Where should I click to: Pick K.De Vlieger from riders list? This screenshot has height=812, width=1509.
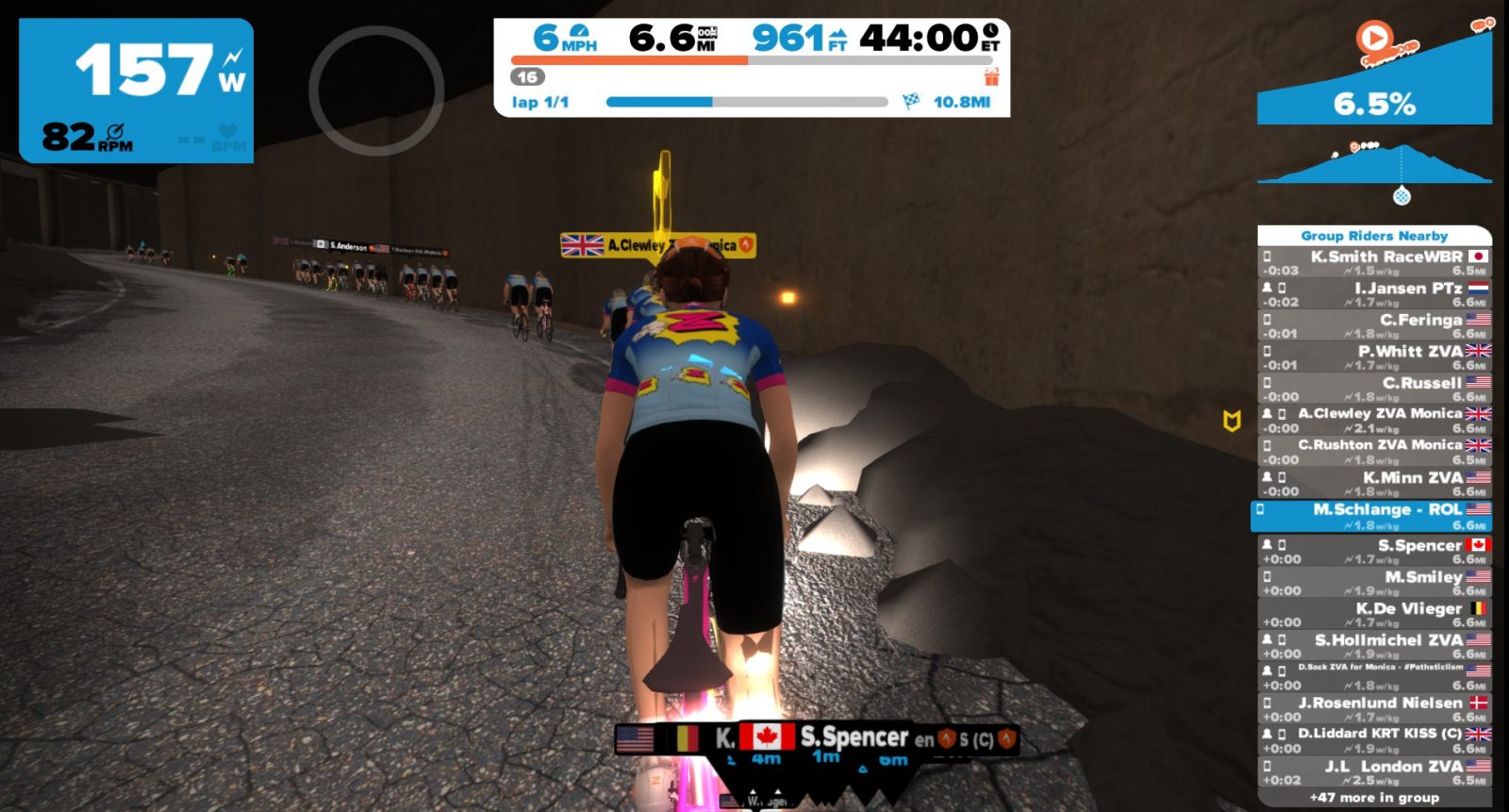(1374, 615)
